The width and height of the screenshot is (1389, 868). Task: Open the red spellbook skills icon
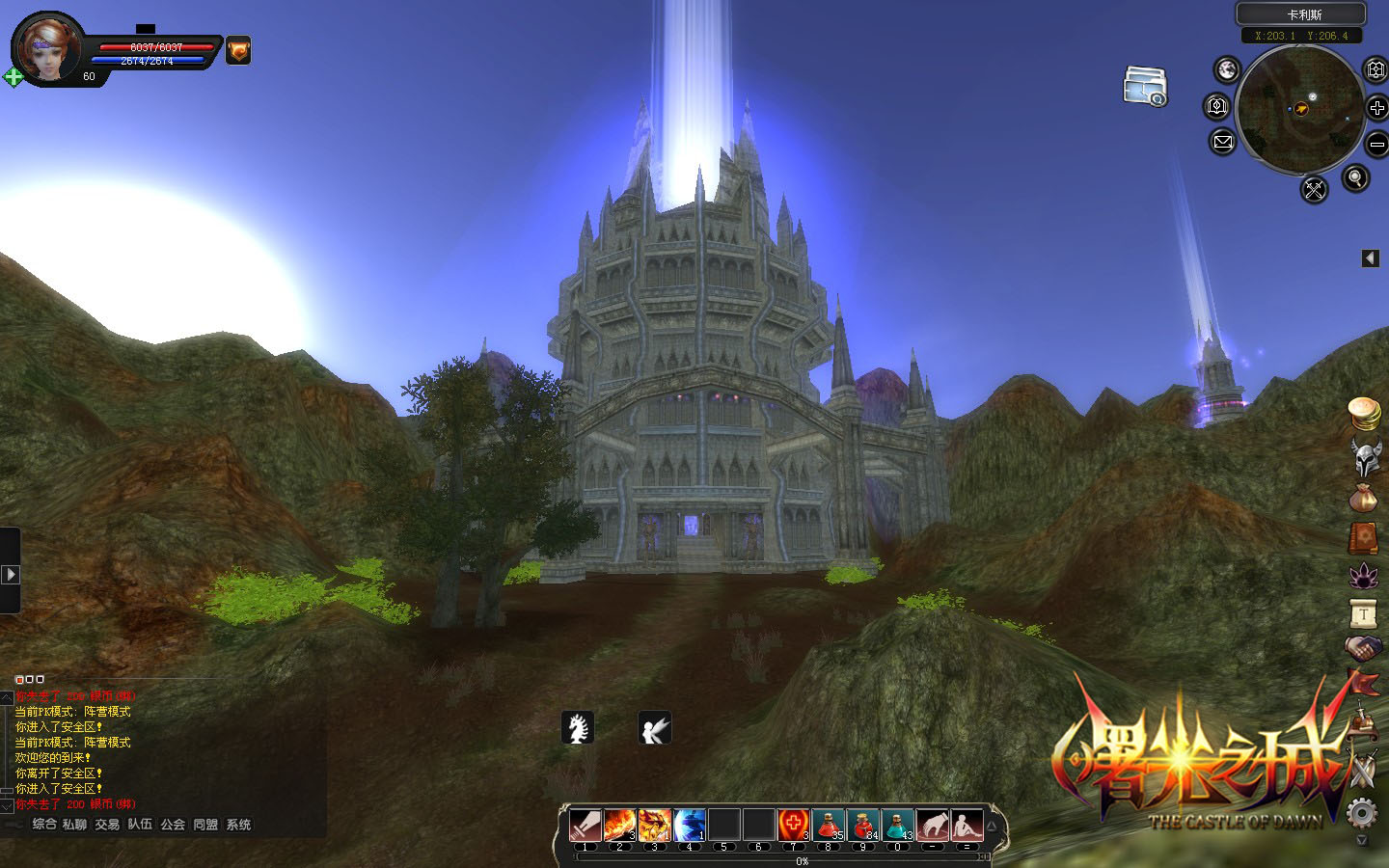pos(1364,537)
